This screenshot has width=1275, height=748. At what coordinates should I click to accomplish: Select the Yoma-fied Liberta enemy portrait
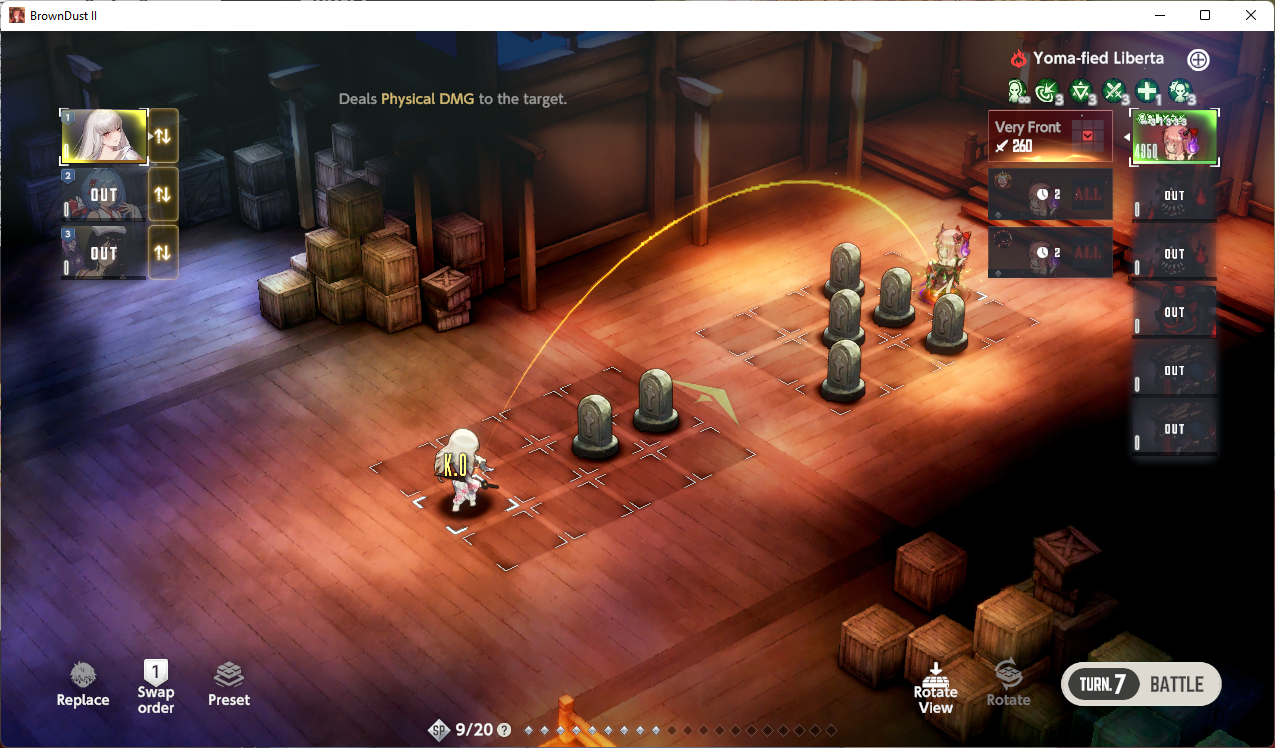click(x=1175, y=136)
